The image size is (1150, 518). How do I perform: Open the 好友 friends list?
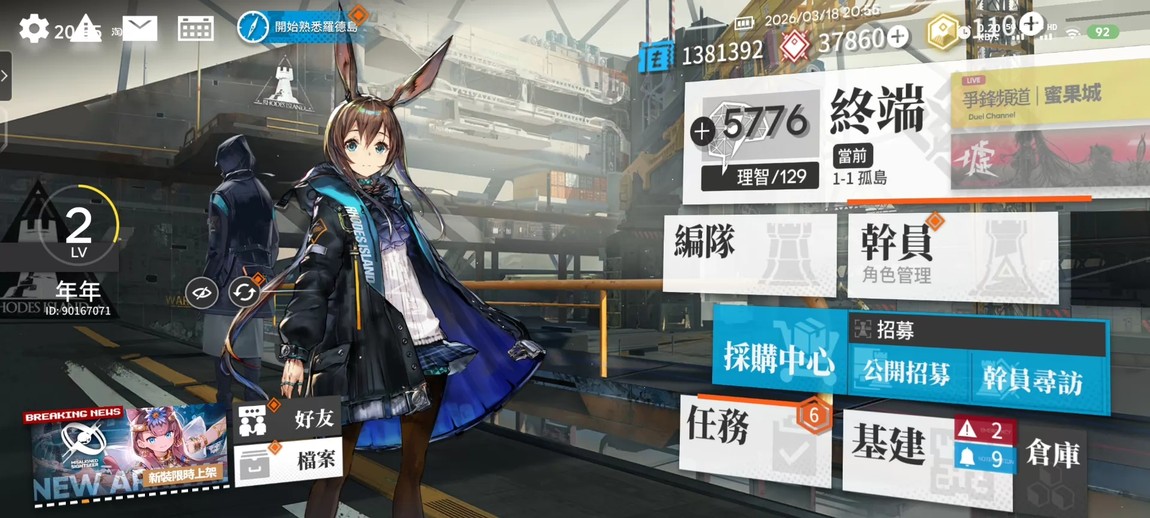coord(290,420)
